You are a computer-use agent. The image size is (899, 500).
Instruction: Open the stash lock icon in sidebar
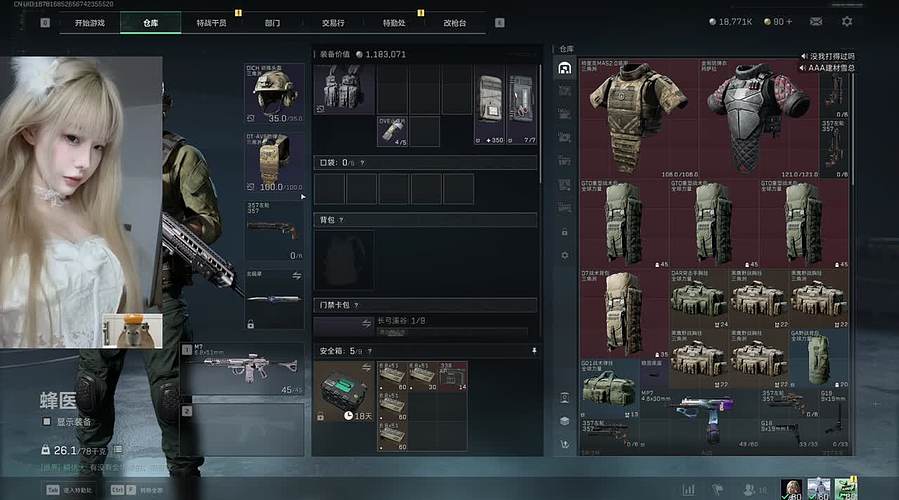click(565, 232)
